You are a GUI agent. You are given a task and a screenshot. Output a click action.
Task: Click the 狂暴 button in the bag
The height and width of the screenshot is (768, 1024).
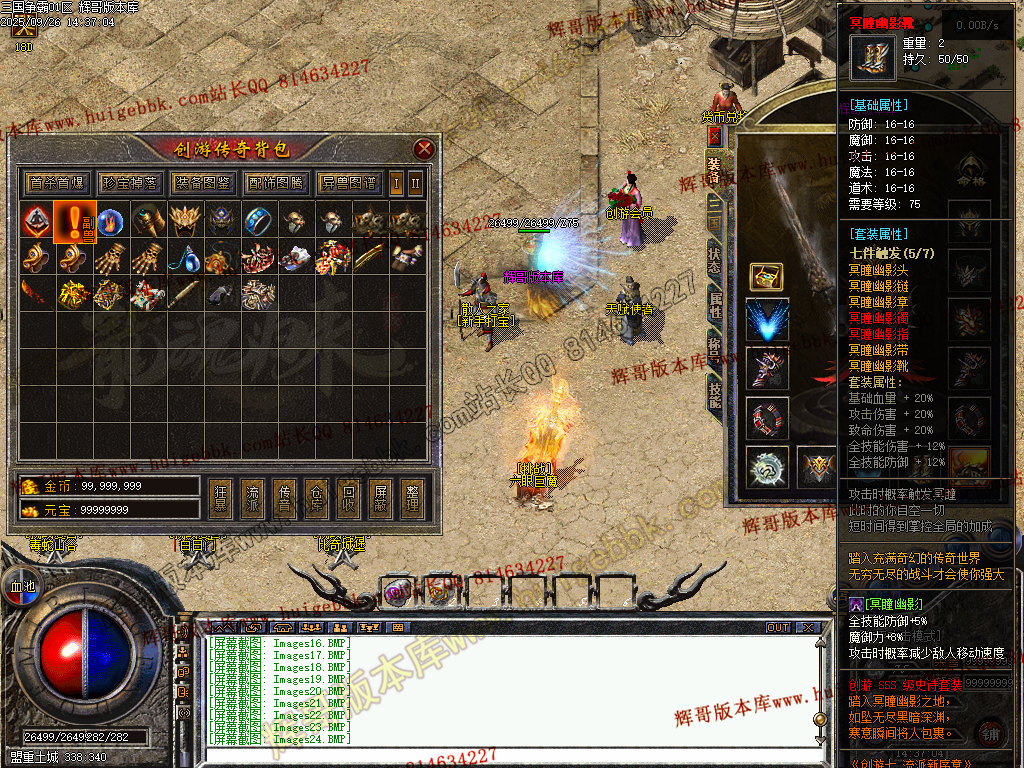click(222, 498)
